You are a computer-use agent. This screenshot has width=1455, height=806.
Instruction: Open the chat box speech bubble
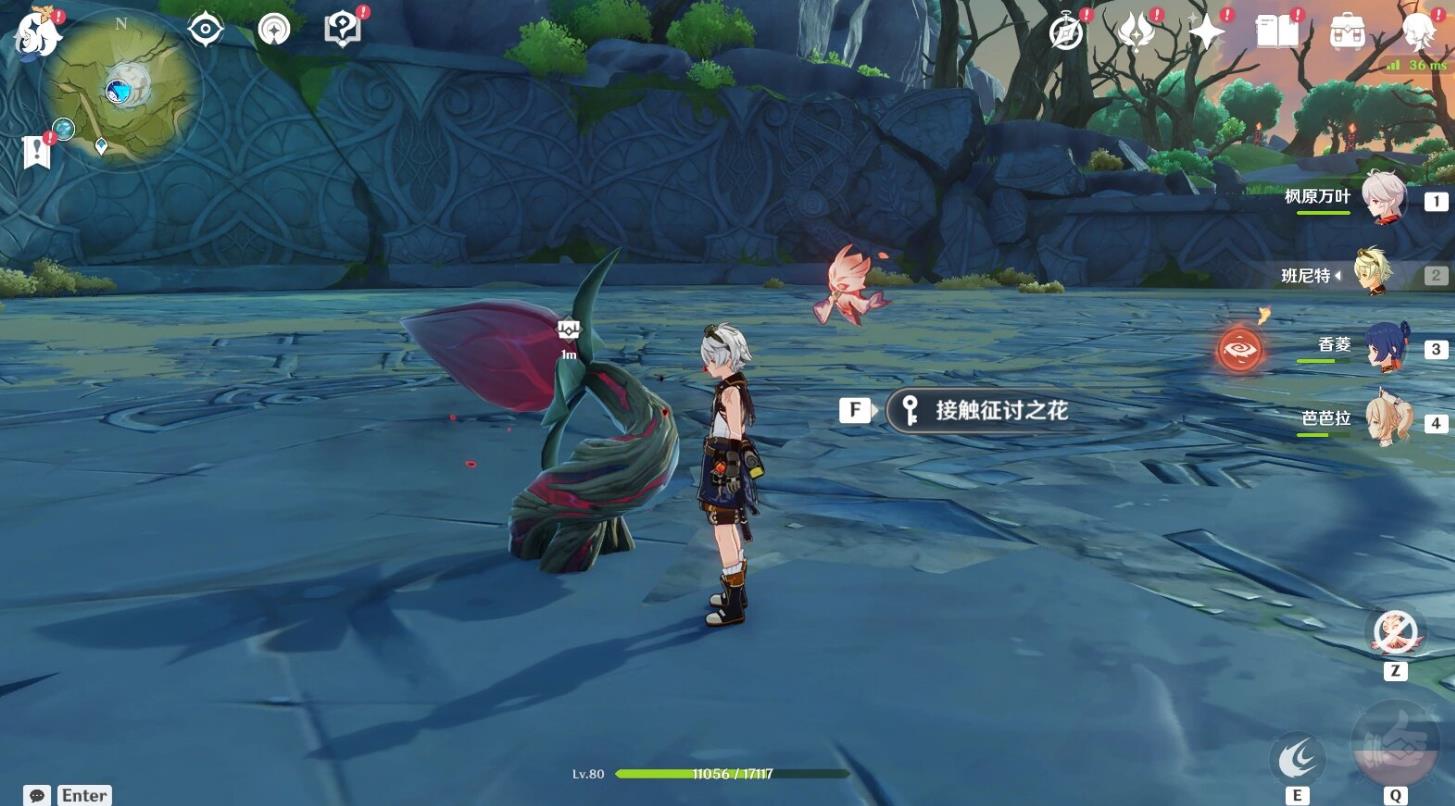point(37,795)
